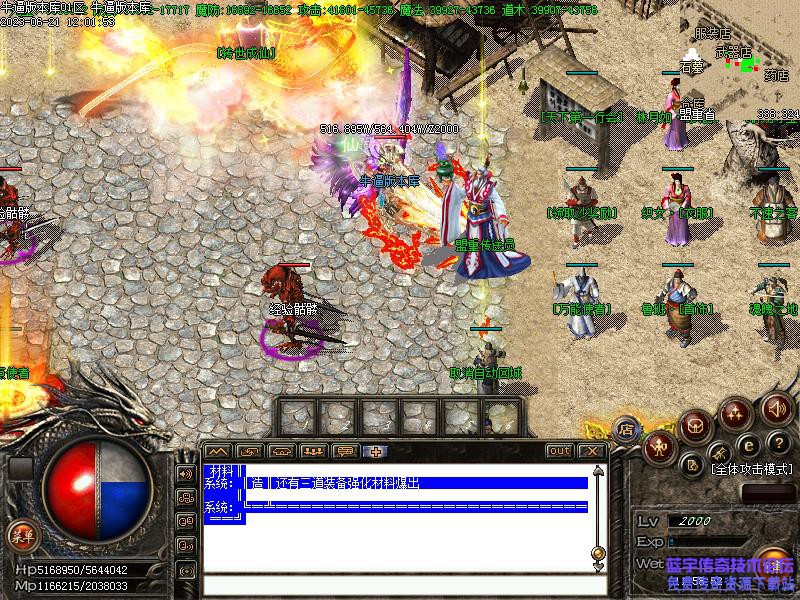
Task: Close the chat panel with X
Action: point(592,451)
